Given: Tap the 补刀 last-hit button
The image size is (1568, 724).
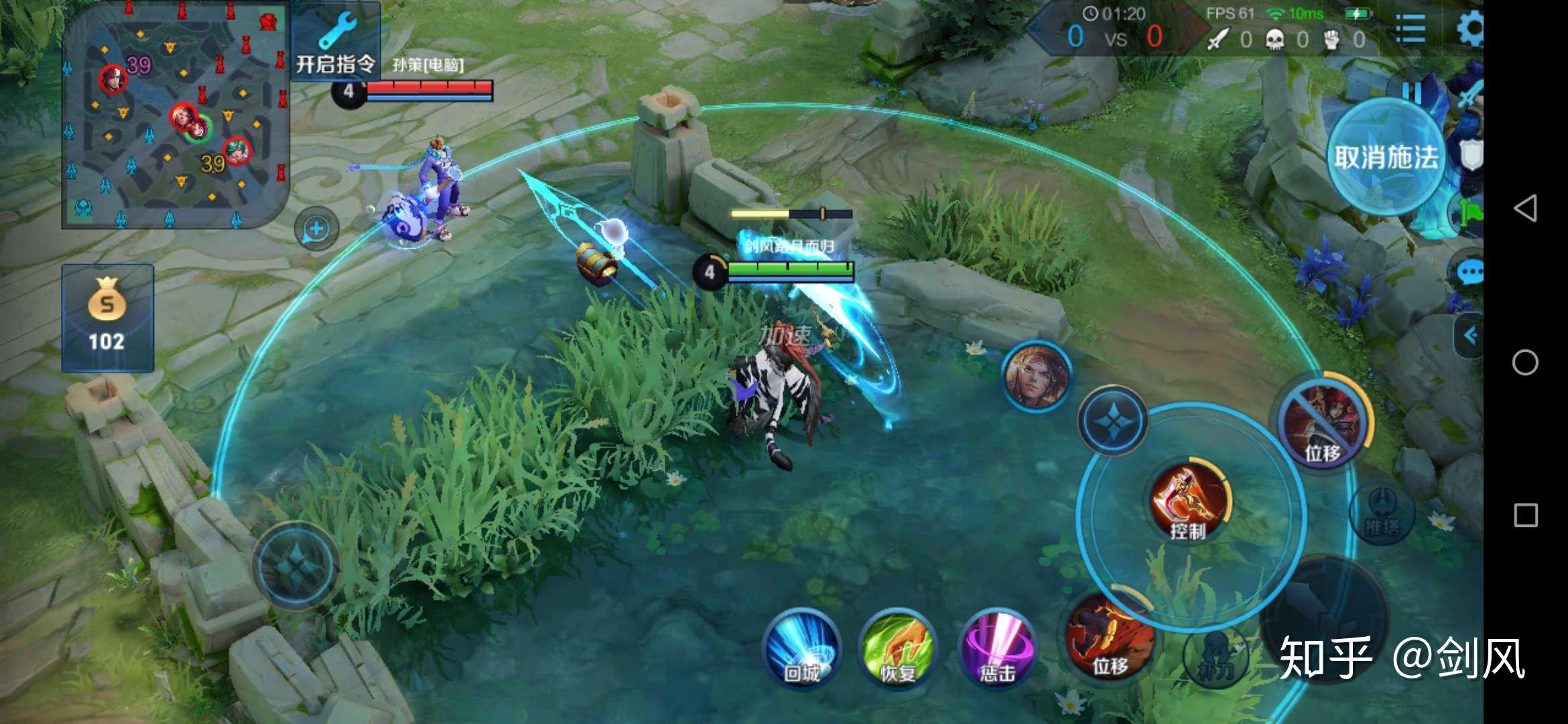Looking at the screenshot, I should [1215, 657].
